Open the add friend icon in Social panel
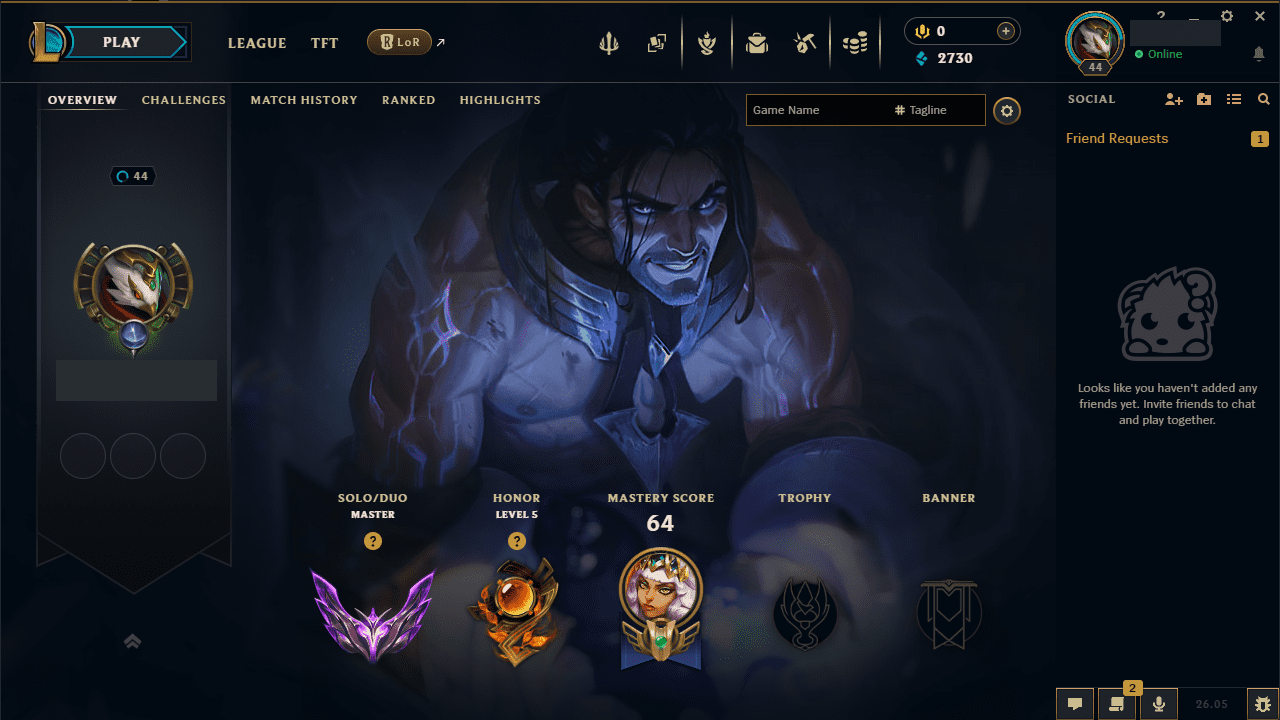Image resolution: width=1280 pixels, height=720 pixels. pos(1173,99)
